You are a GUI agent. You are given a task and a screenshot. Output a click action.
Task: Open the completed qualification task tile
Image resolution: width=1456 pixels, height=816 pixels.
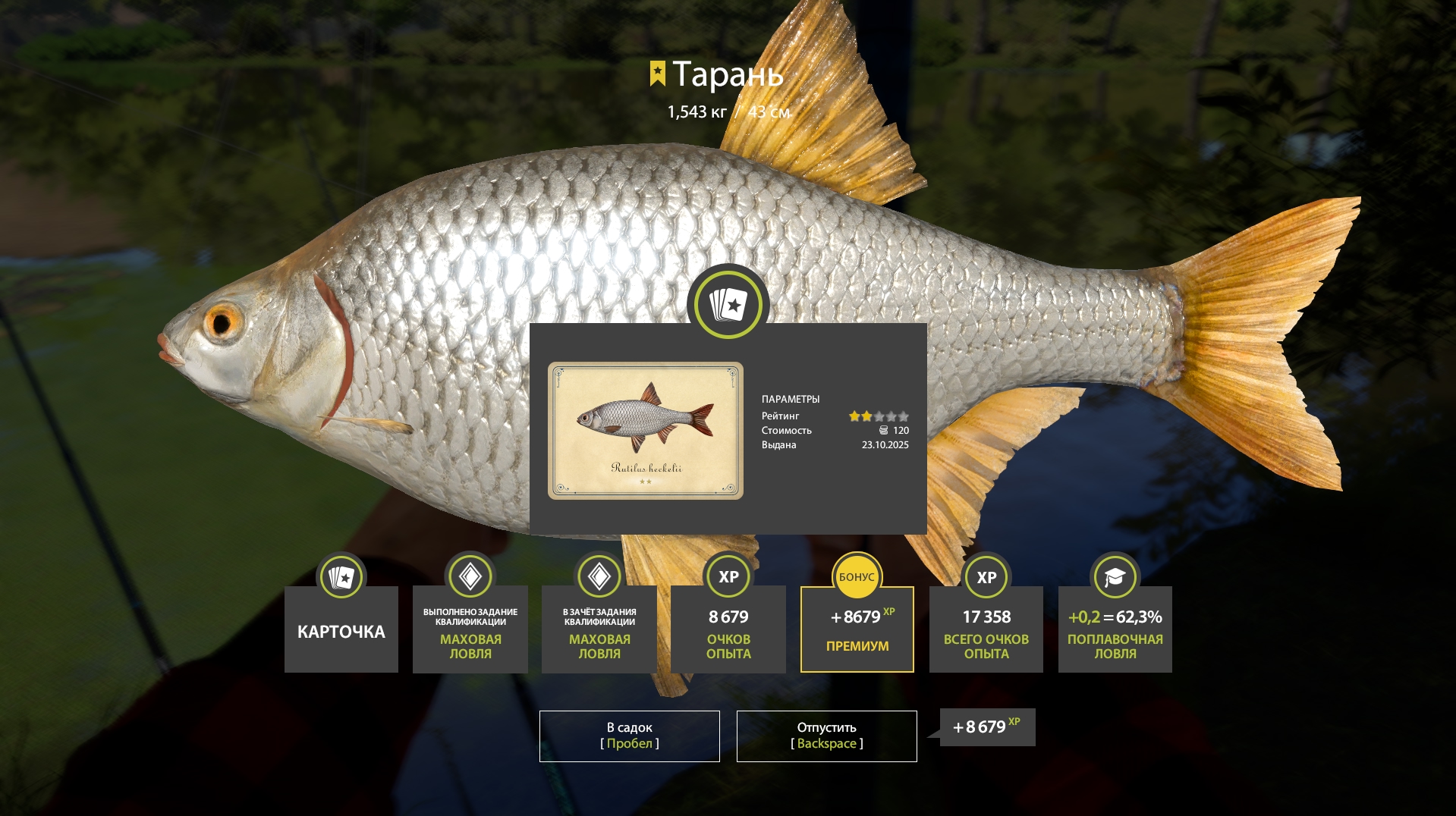click(470, 629)
